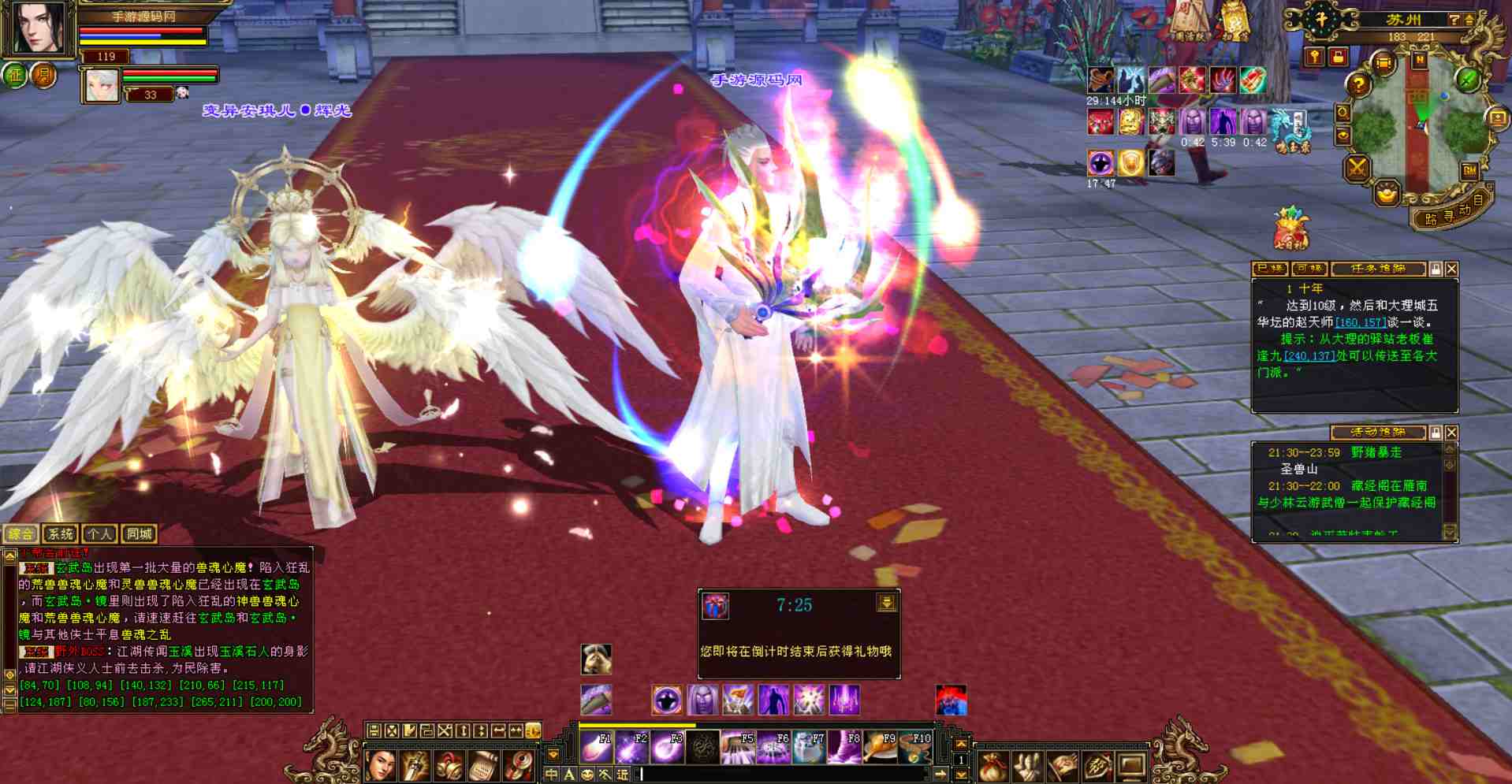Switch to the 个人 chat tab
This screenshot has width=1512, height=784.
(x=99, y=534)
